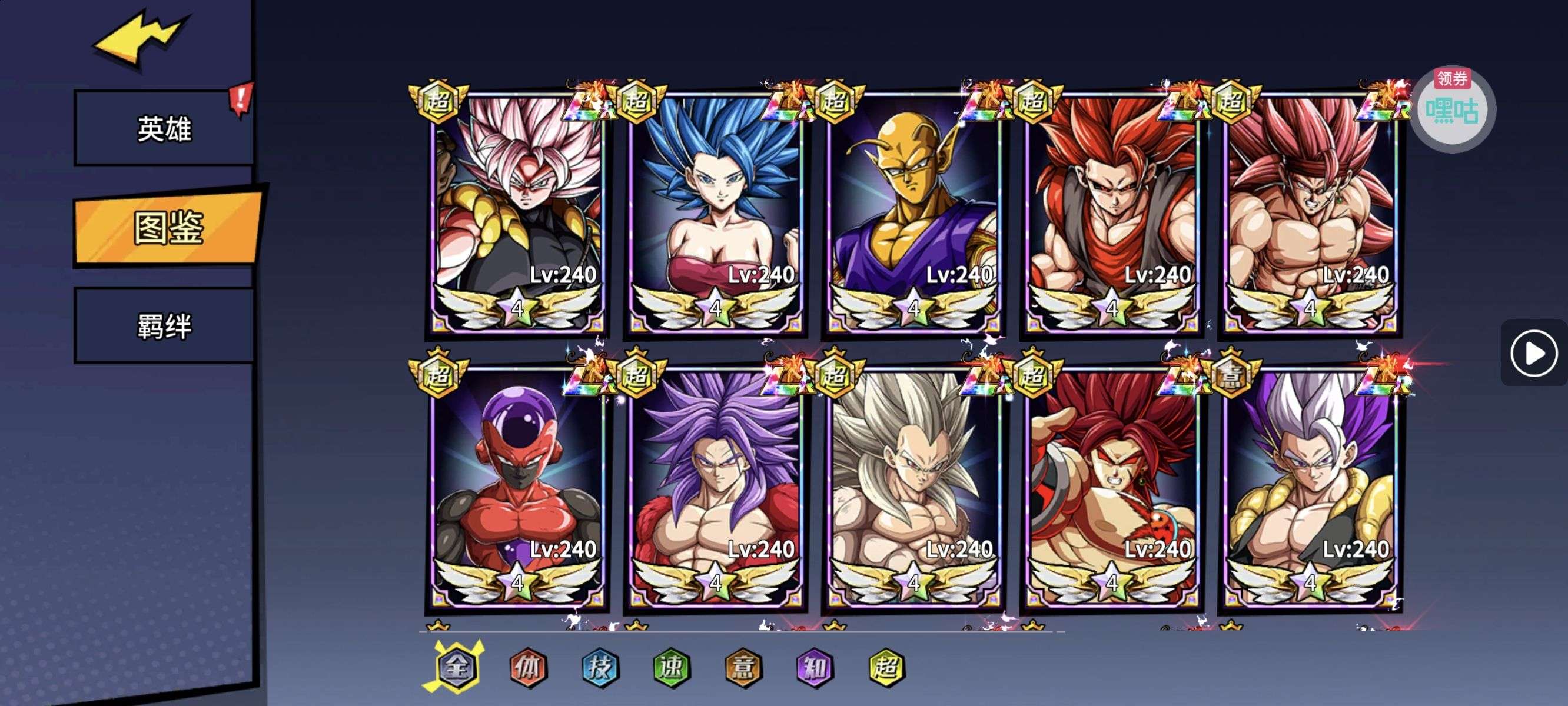The image size is (1568, 706).
Task: Open the 羁绊 bonds tab
Action: pyautogui.click(x=164, y=326)
